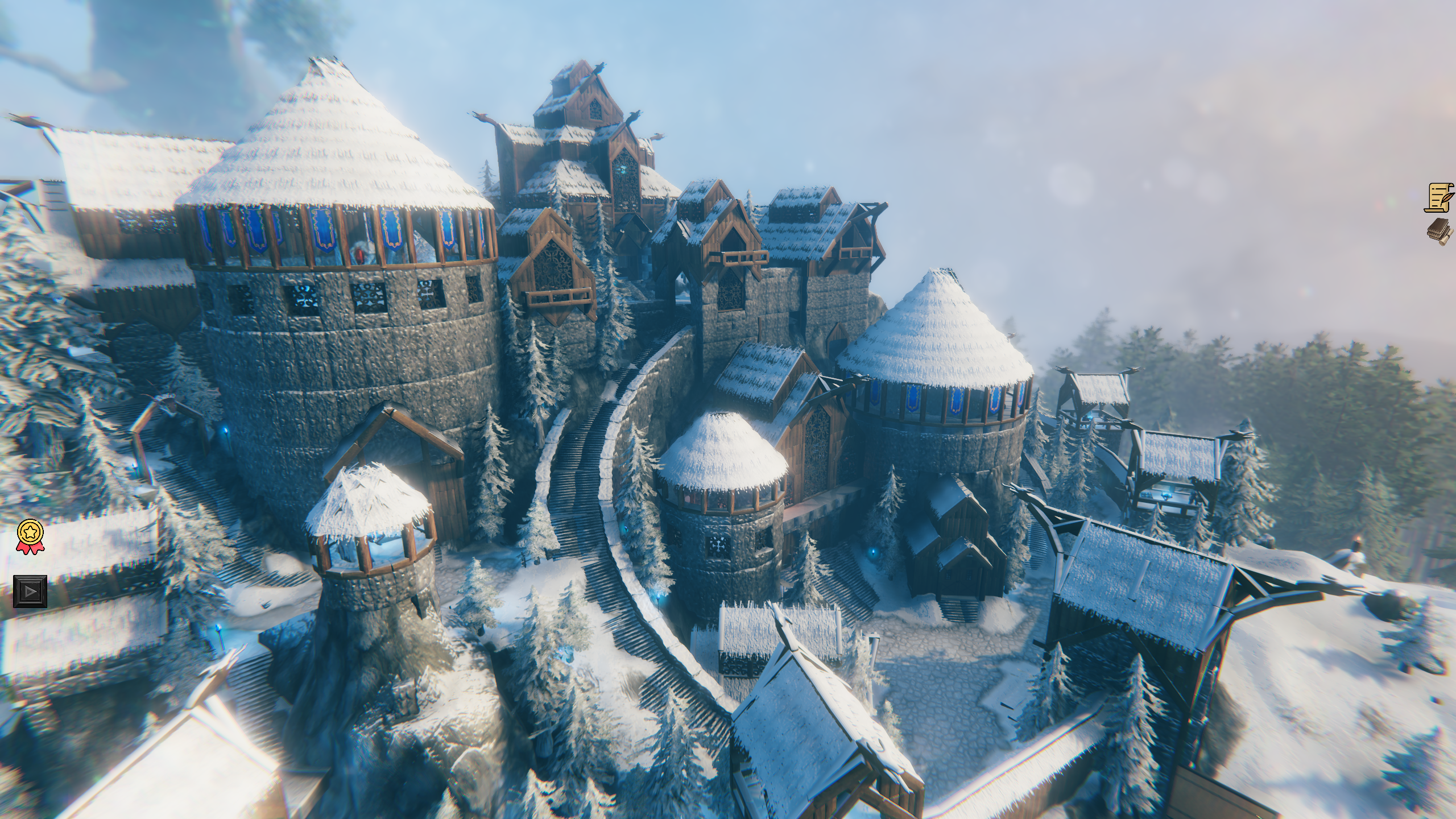The height and width of the screenshot is (819, 1456).
Task: Click the dark play arrow button
Action: click(30, 591)
